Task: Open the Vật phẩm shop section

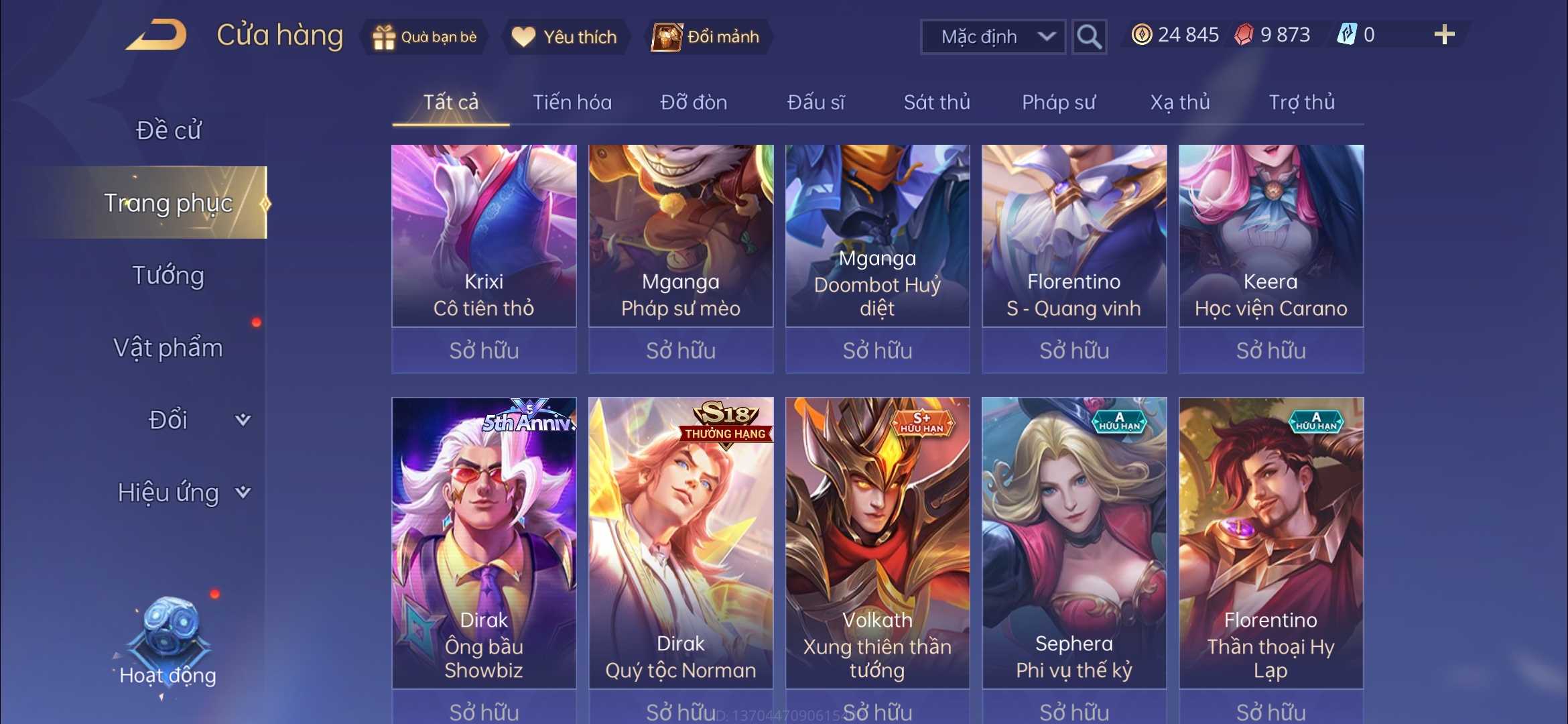Action: click(168, 348)
